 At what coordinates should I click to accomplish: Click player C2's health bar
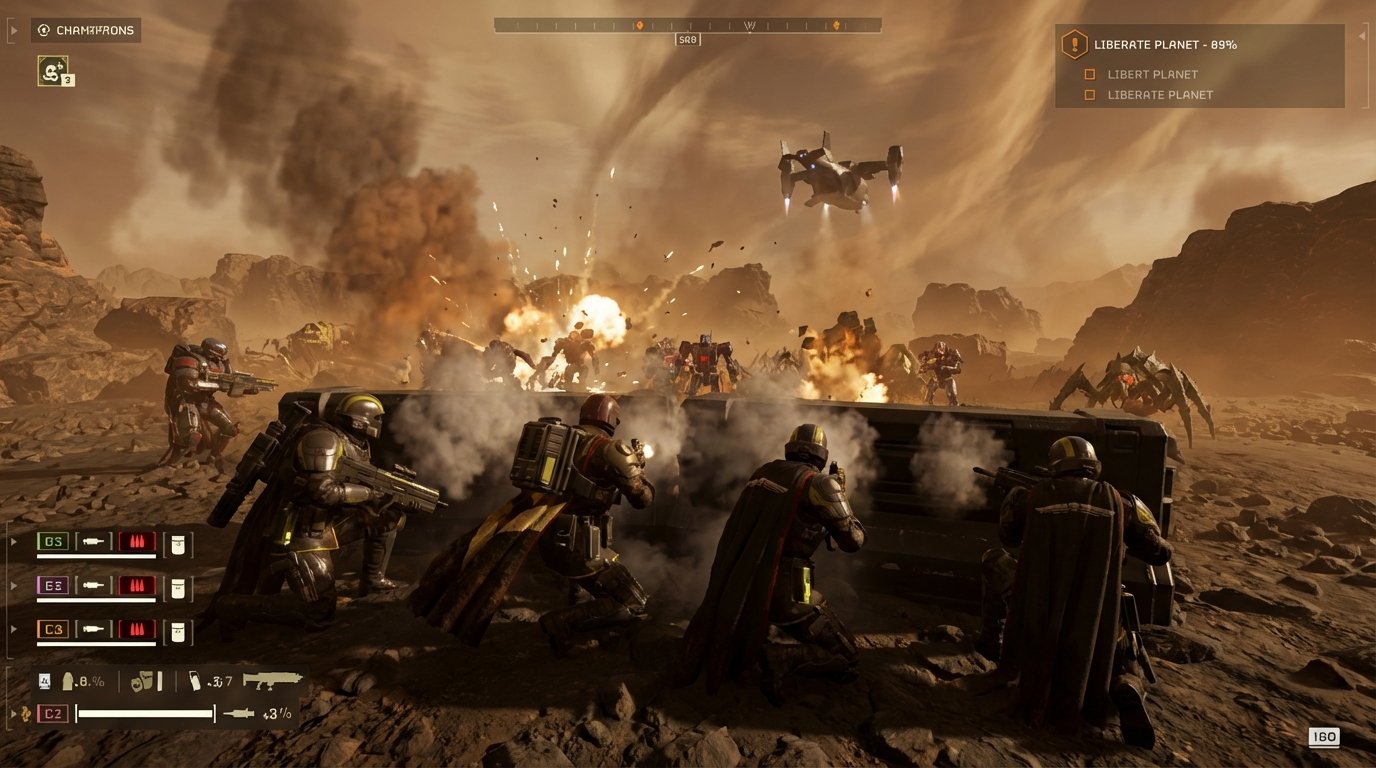[x=145, y=713]
